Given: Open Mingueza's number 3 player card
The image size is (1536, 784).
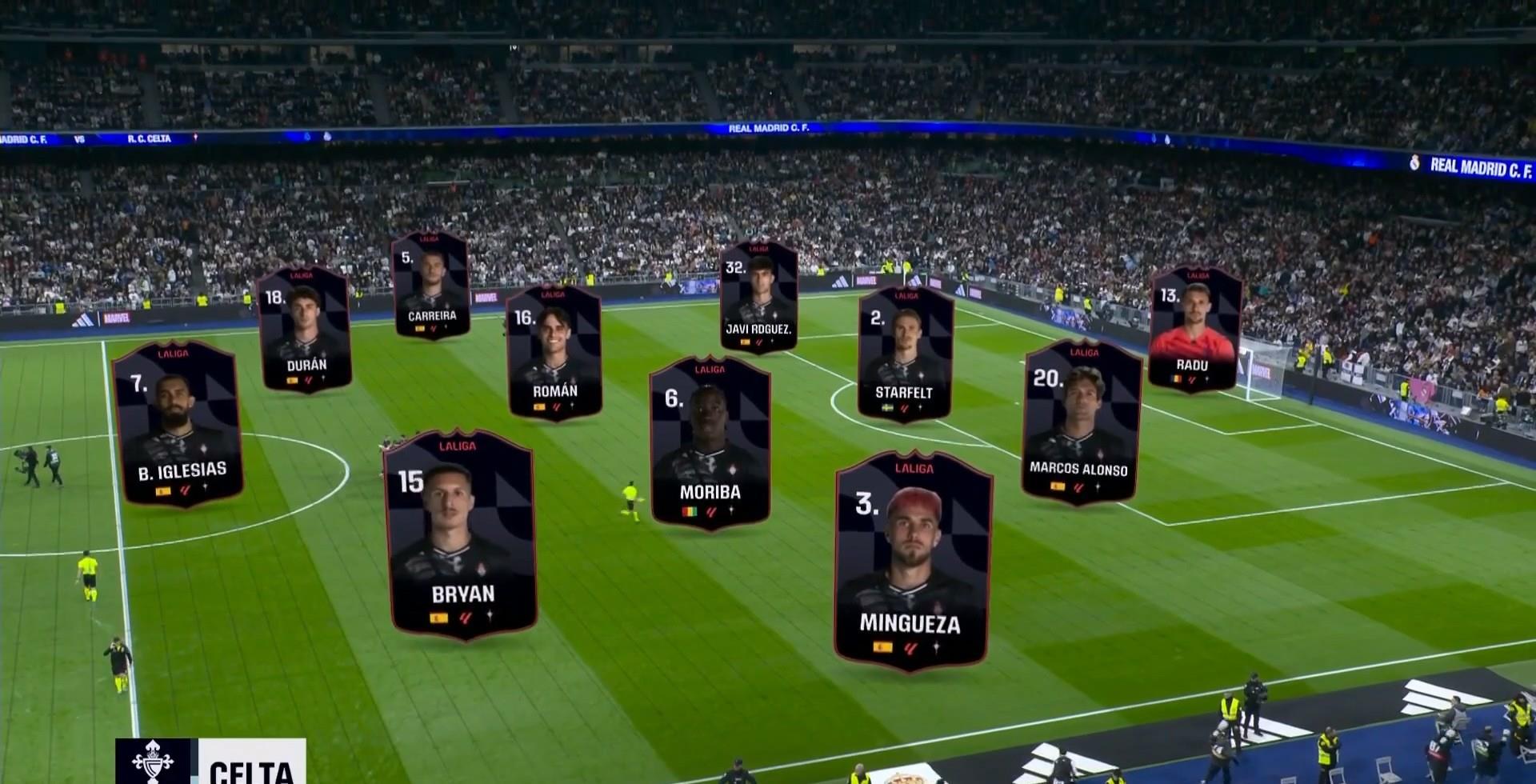Looking at the screenshot, I should click(x=912, y=562).
